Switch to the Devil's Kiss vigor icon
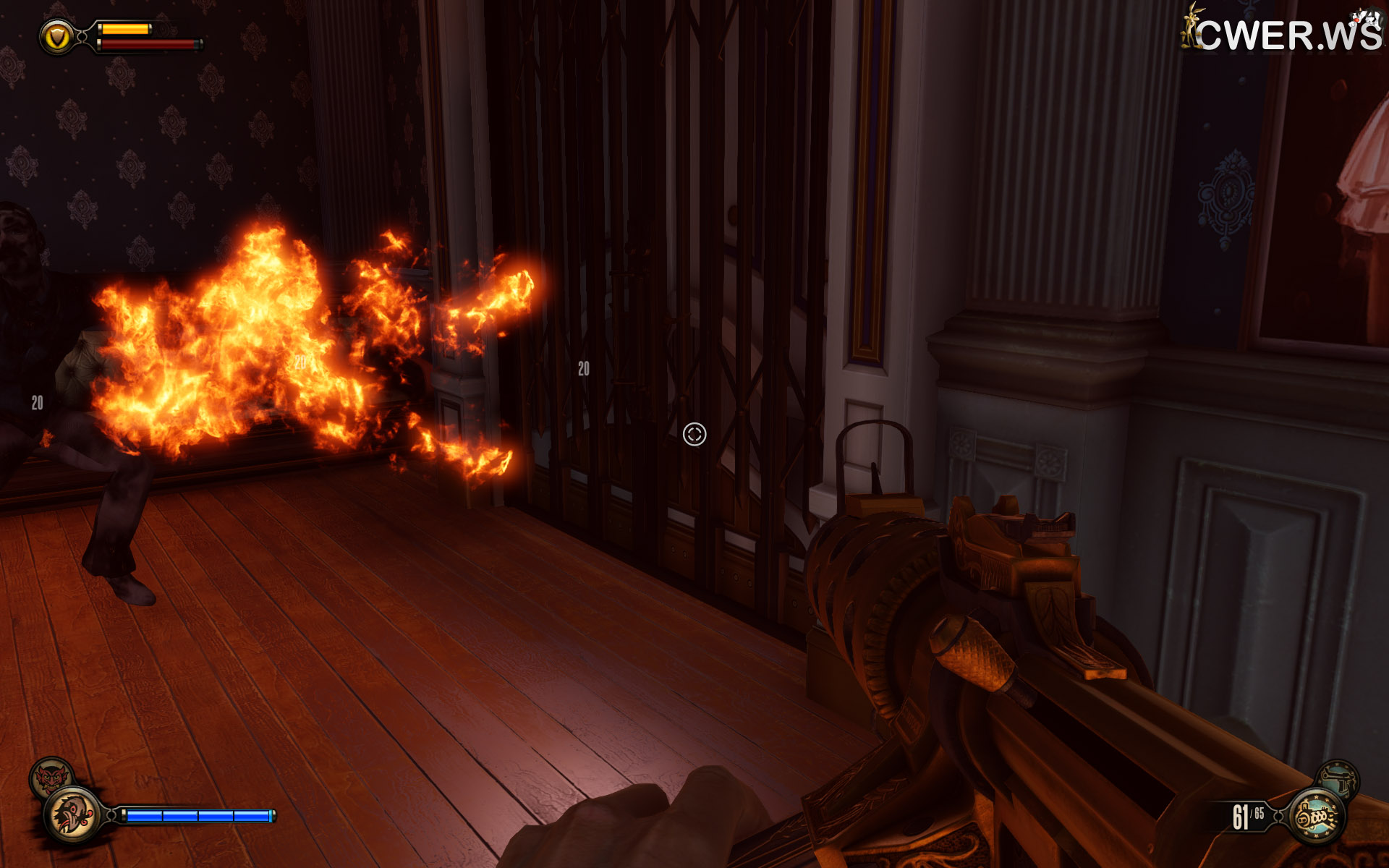The height and width of the screenshot is (868, 1389). tap(51, 778)
